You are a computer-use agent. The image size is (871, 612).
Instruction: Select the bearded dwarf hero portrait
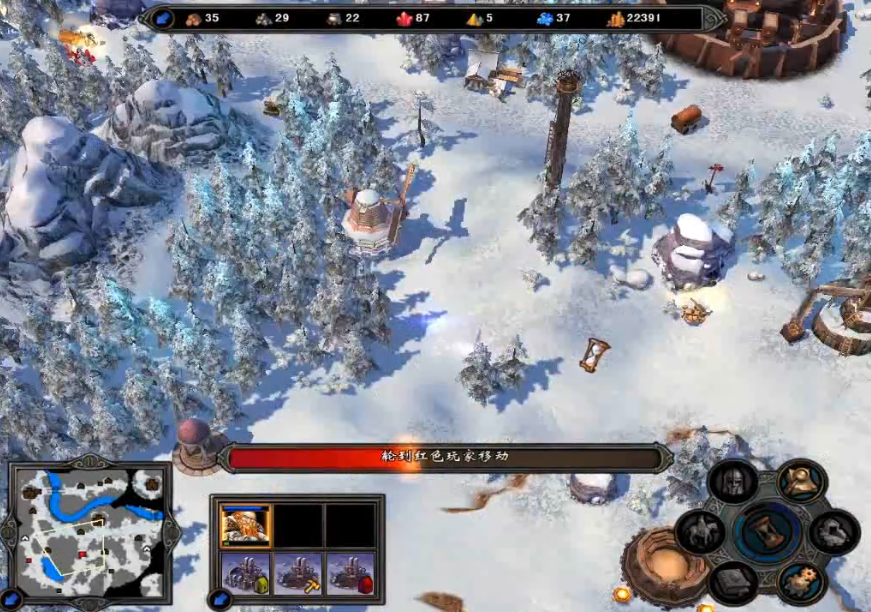tap(246, 525)
